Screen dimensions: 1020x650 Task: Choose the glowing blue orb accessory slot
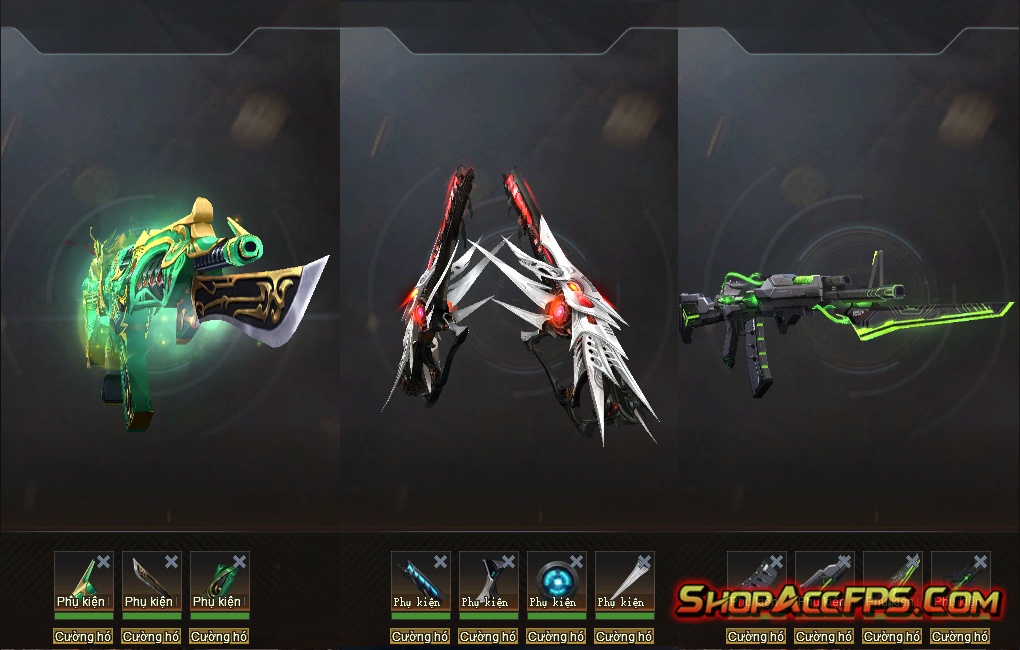(x=556, y=580)
